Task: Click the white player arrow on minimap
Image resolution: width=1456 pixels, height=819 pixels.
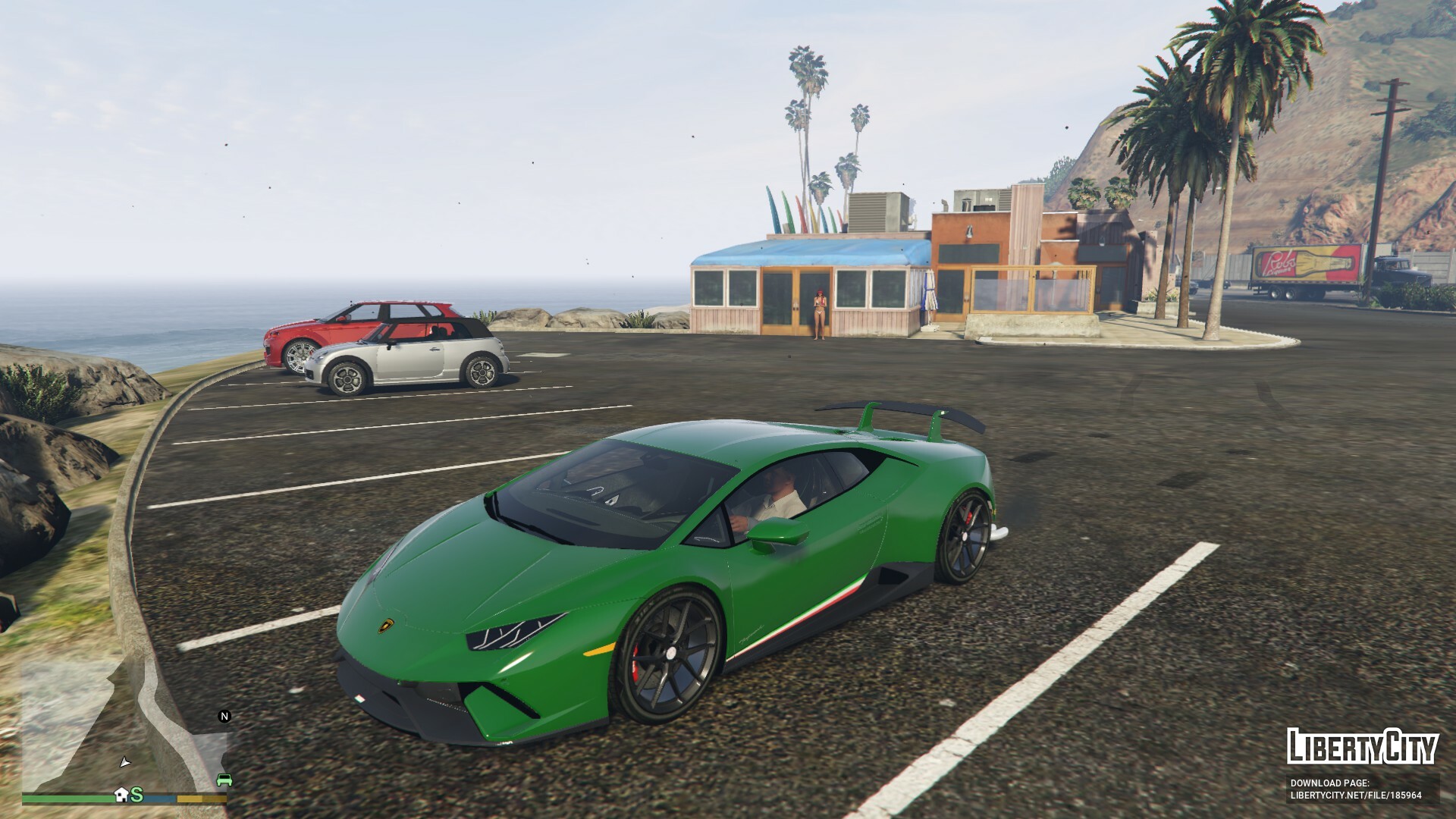Action: click(x=125, y=761)
